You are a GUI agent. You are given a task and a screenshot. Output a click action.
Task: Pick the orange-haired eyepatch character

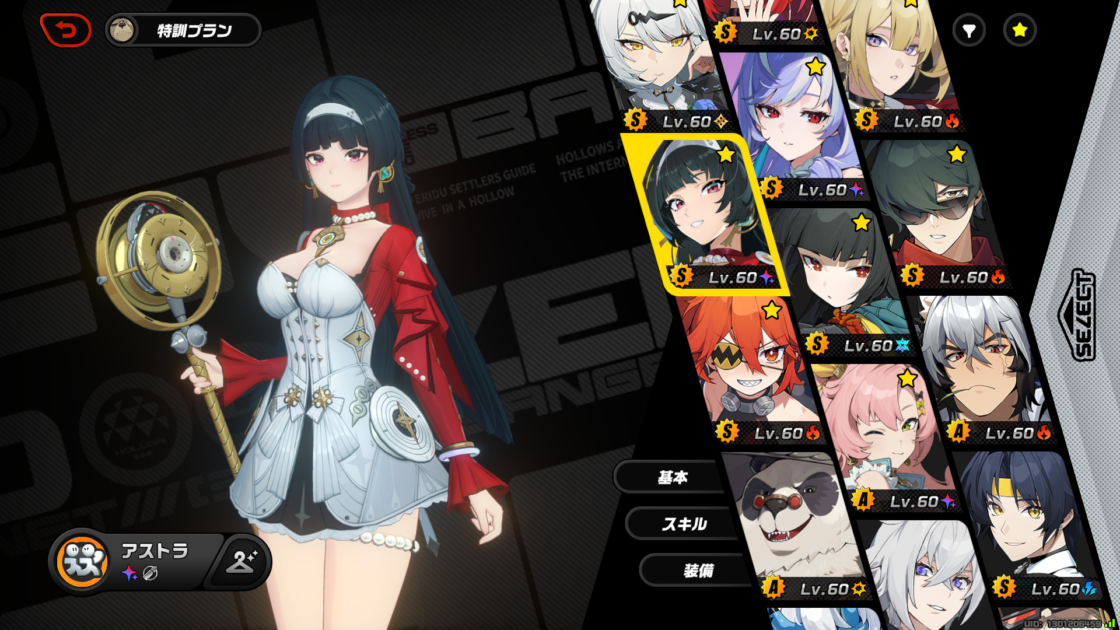[x=752, y=365]
